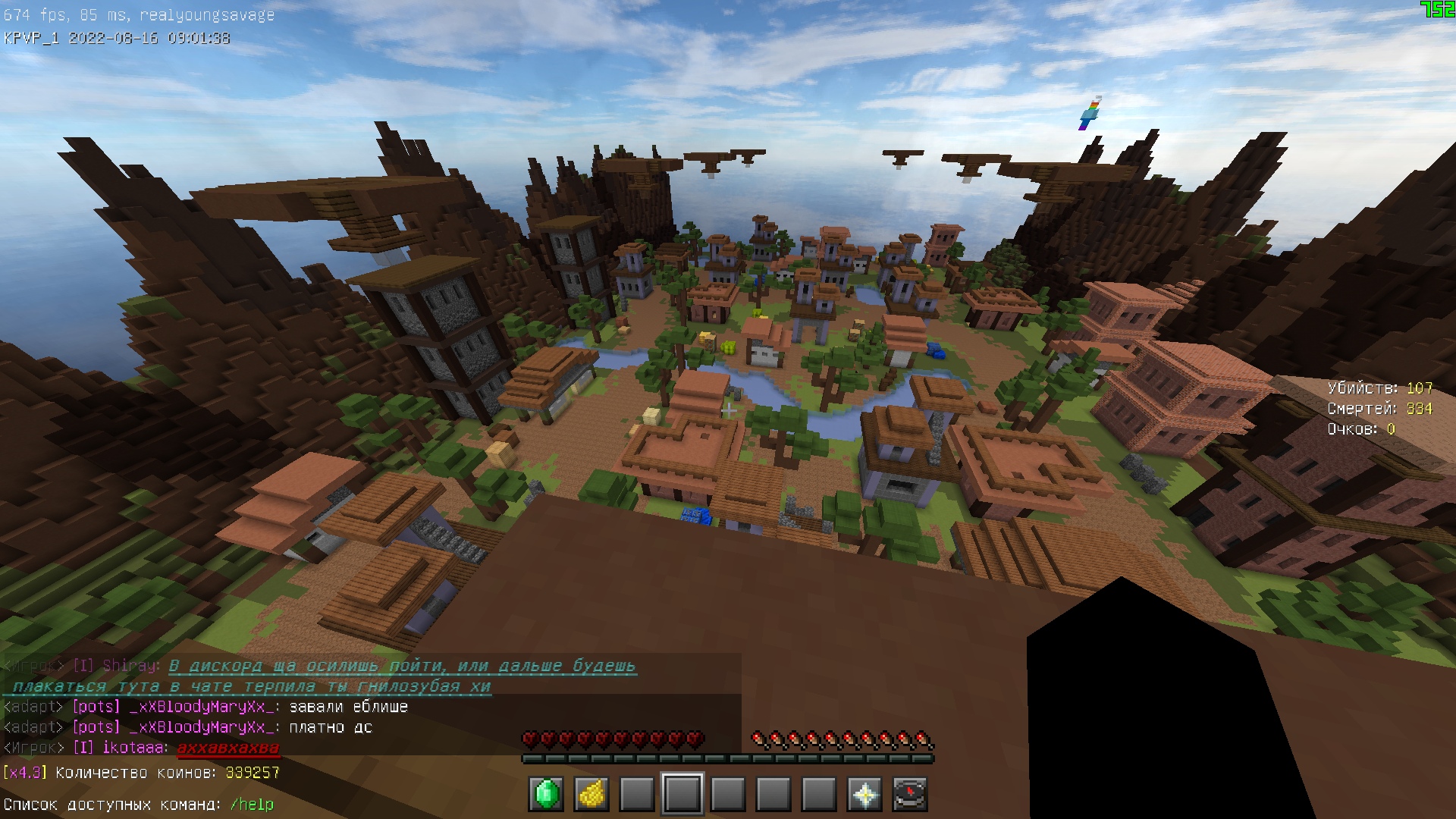1456x819 pixels.
Task: Click the nether star in the hotbar
Action: [865, 795]
